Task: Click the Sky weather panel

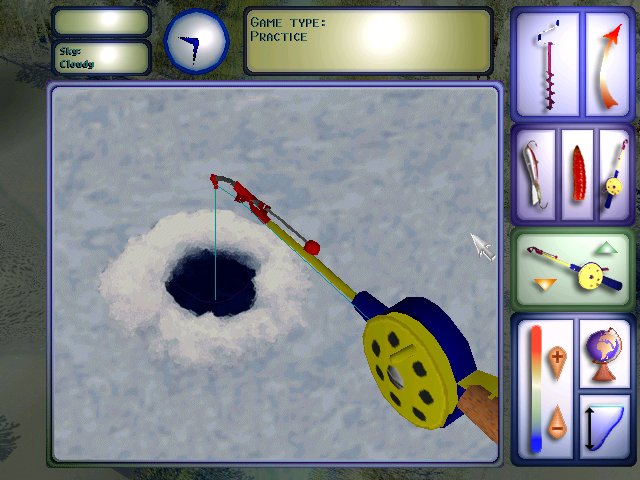Action: coord(100,58)
